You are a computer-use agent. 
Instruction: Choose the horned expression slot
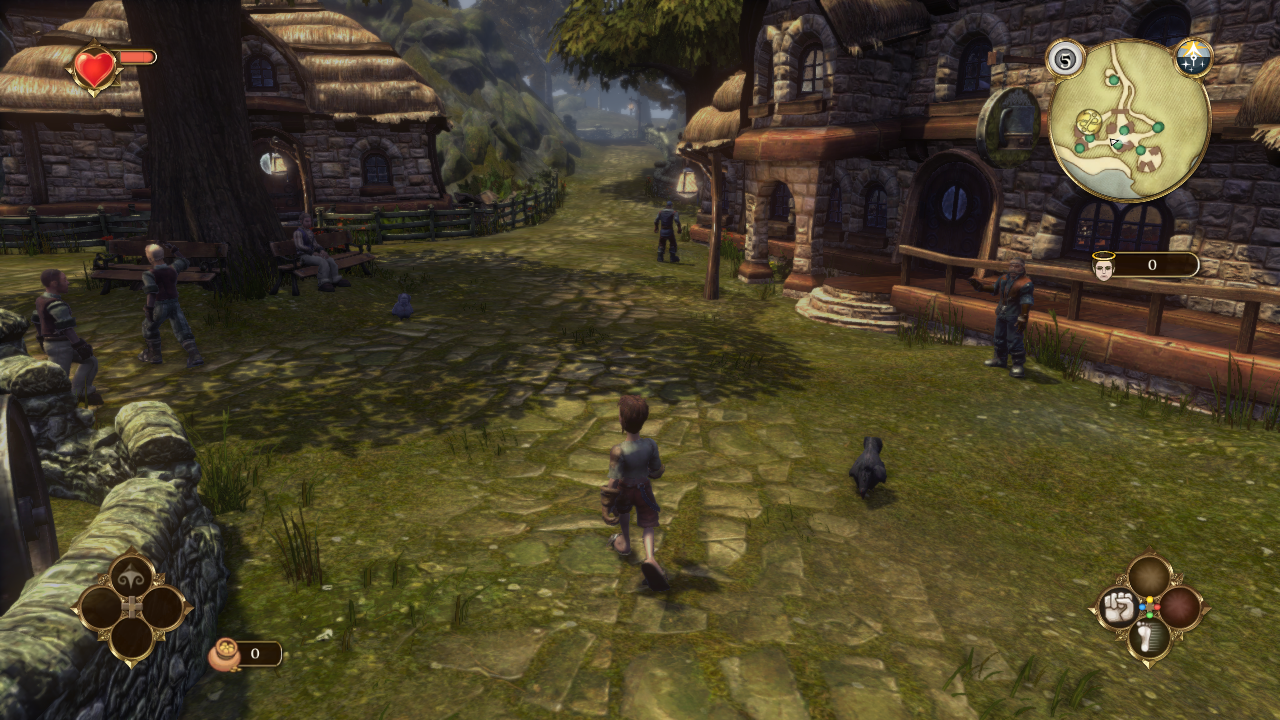tap(132, 576)
